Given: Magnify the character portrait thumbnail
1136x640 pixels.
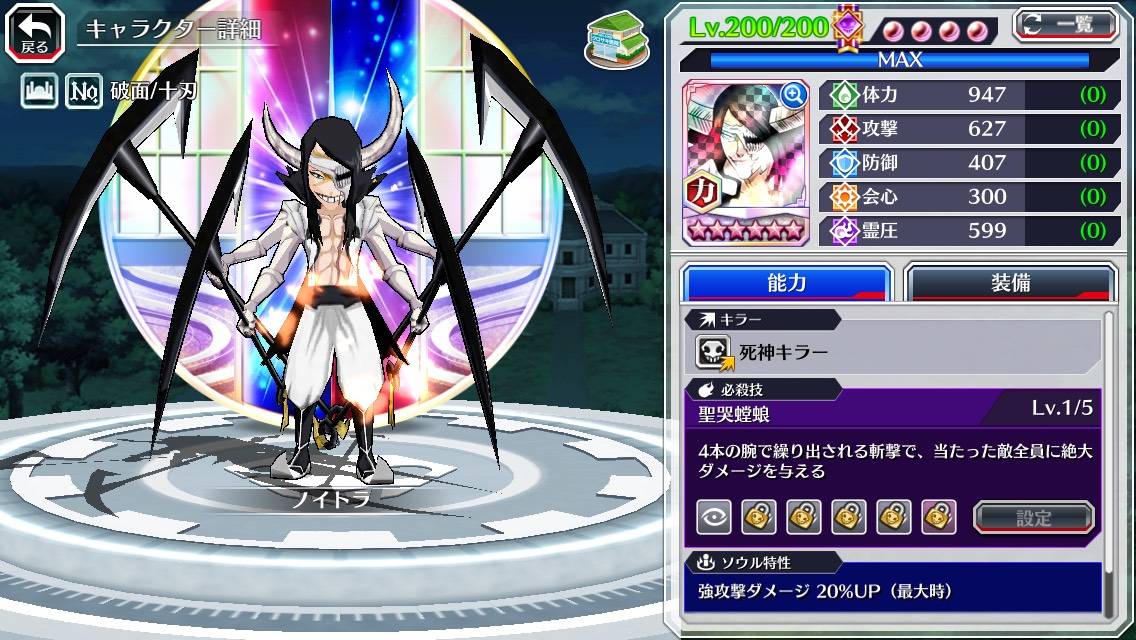Looking at the screenshot, I should tap(794, 95).
